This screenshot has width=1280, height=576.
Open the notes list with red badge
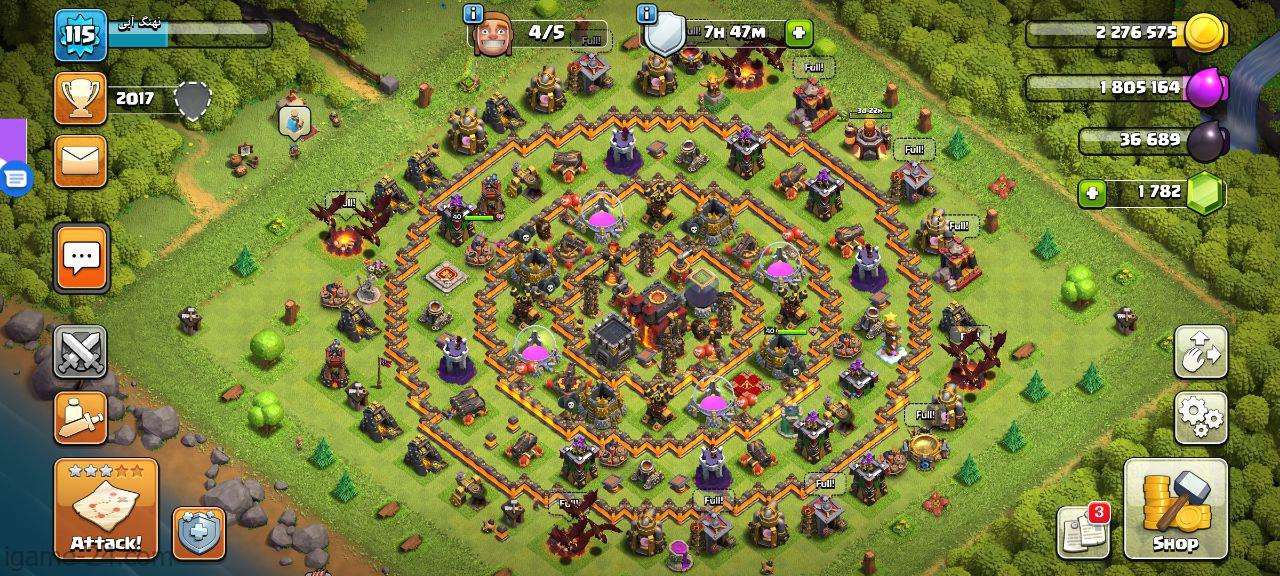(1084, 532)
